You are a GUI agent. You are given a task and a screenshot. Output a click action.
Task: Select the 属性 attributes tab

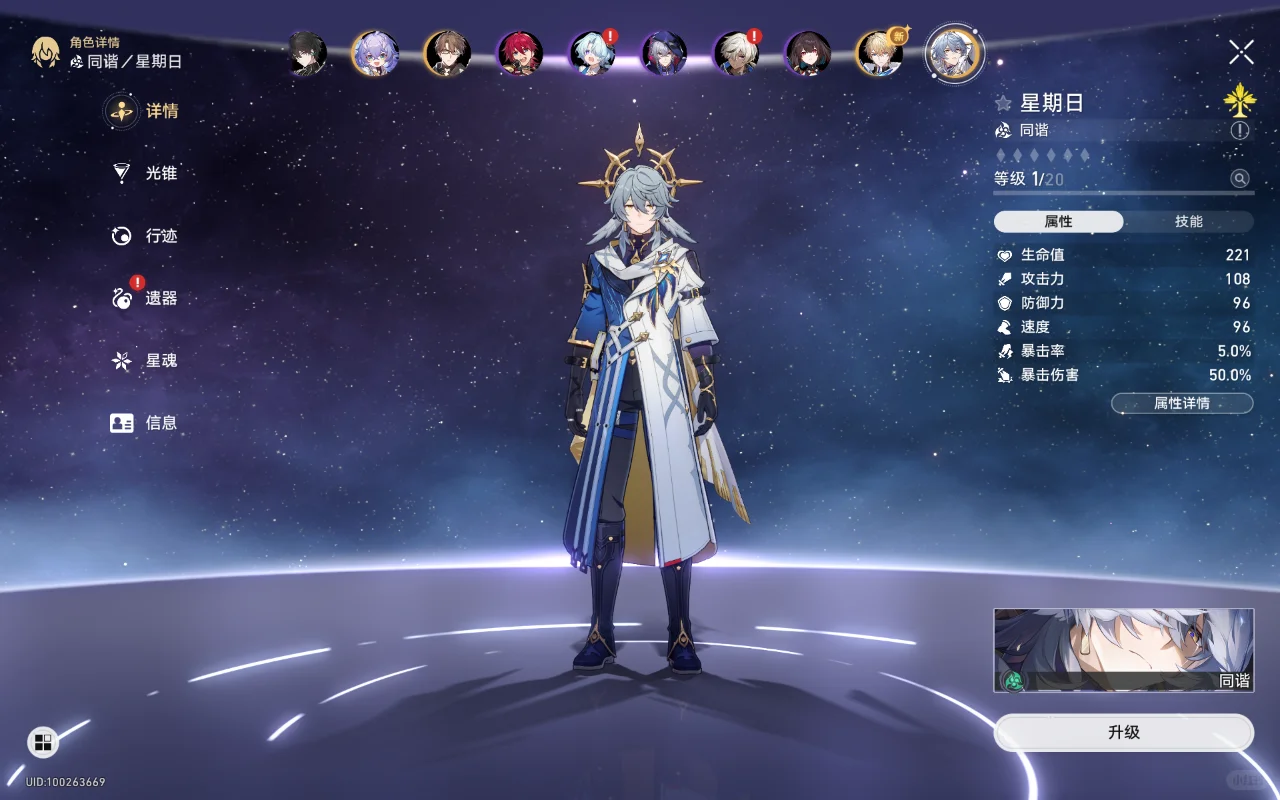point(1058,222)
